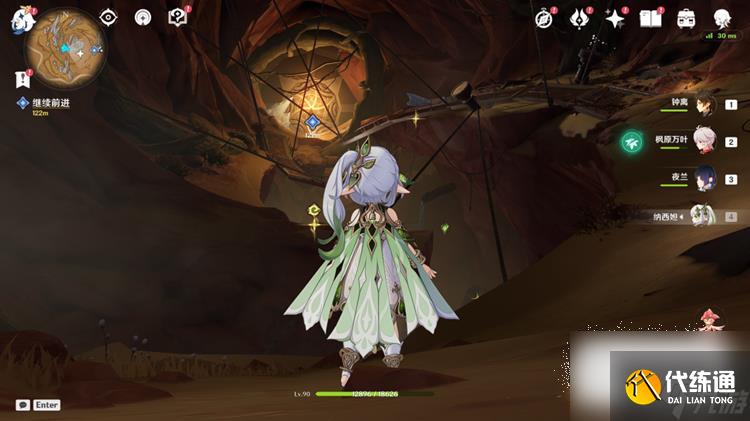
Task: Open the inventory backpack
Action: pos(686,18)
